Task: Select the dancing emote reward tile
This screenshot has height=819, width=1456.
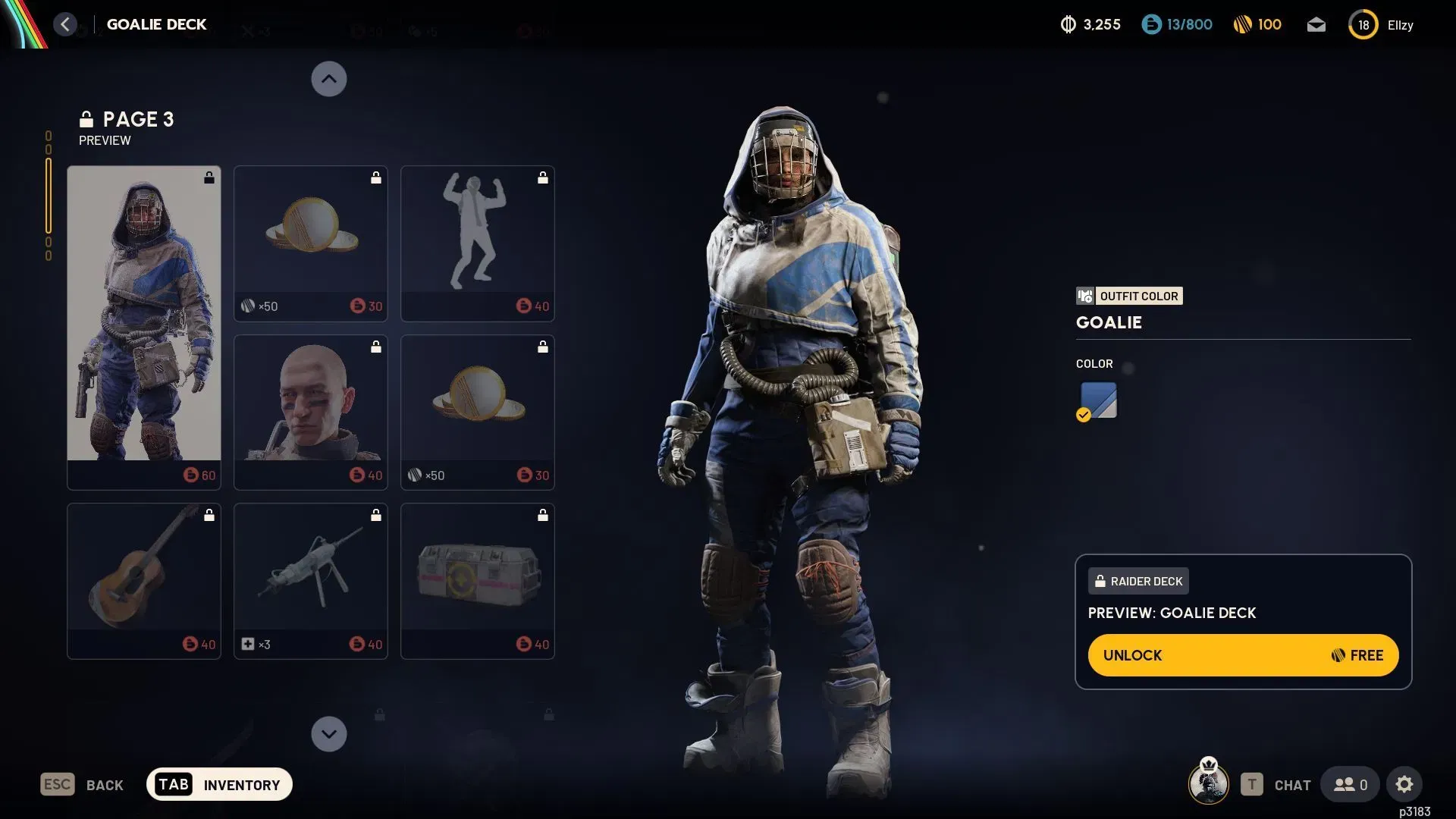Action: (x=477, y=243)
